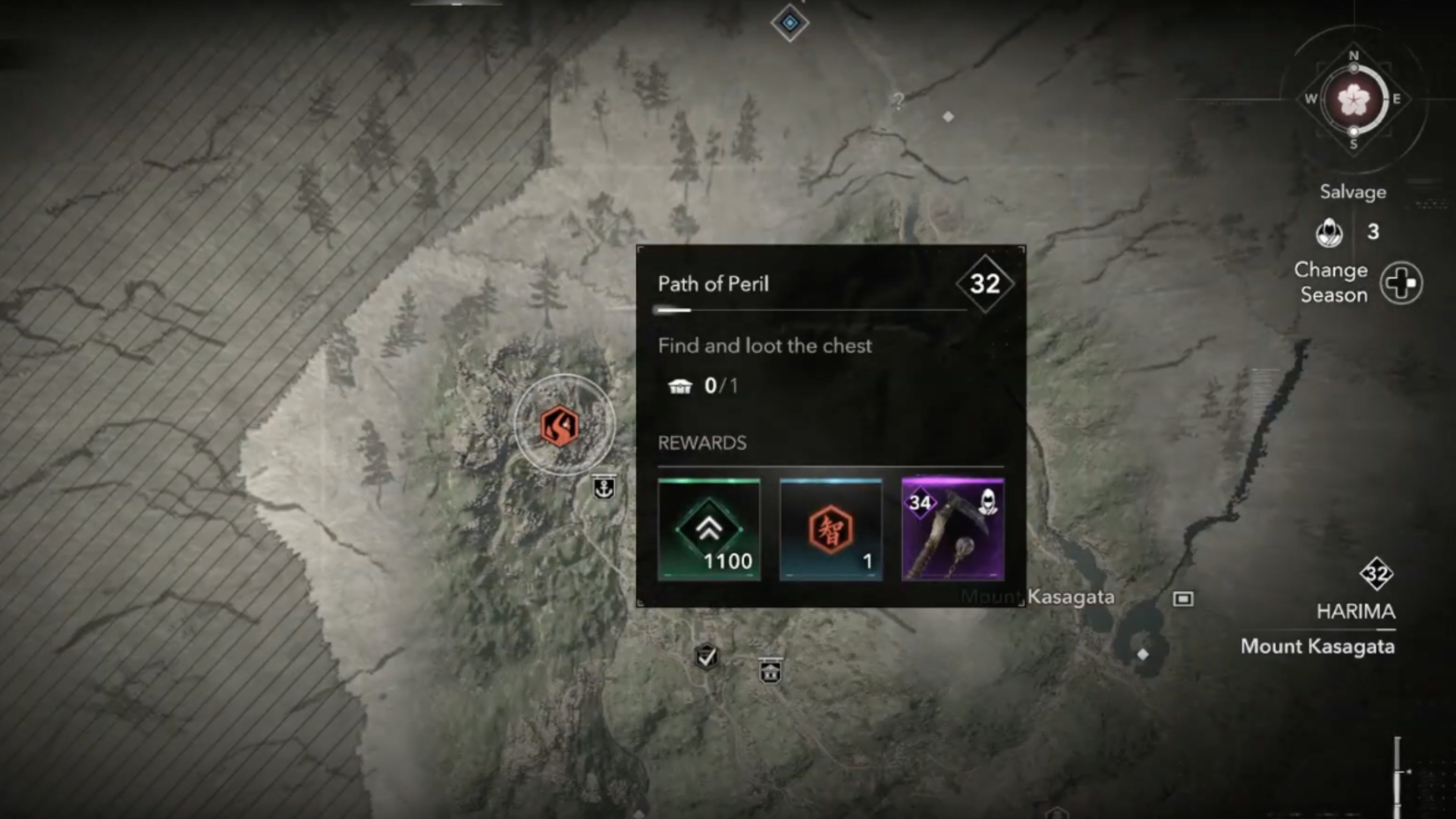View the Knowledge point reward tile
Viewport: 1456px width, 819px height.
pos(830,529)
